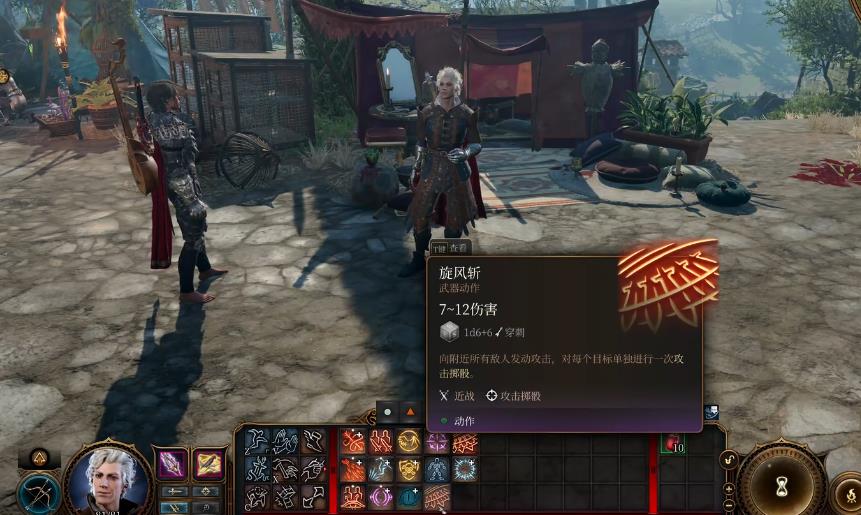The image size is (861, 515).
Task: Activate the purple ring ability icon
Action: [381, 497]
